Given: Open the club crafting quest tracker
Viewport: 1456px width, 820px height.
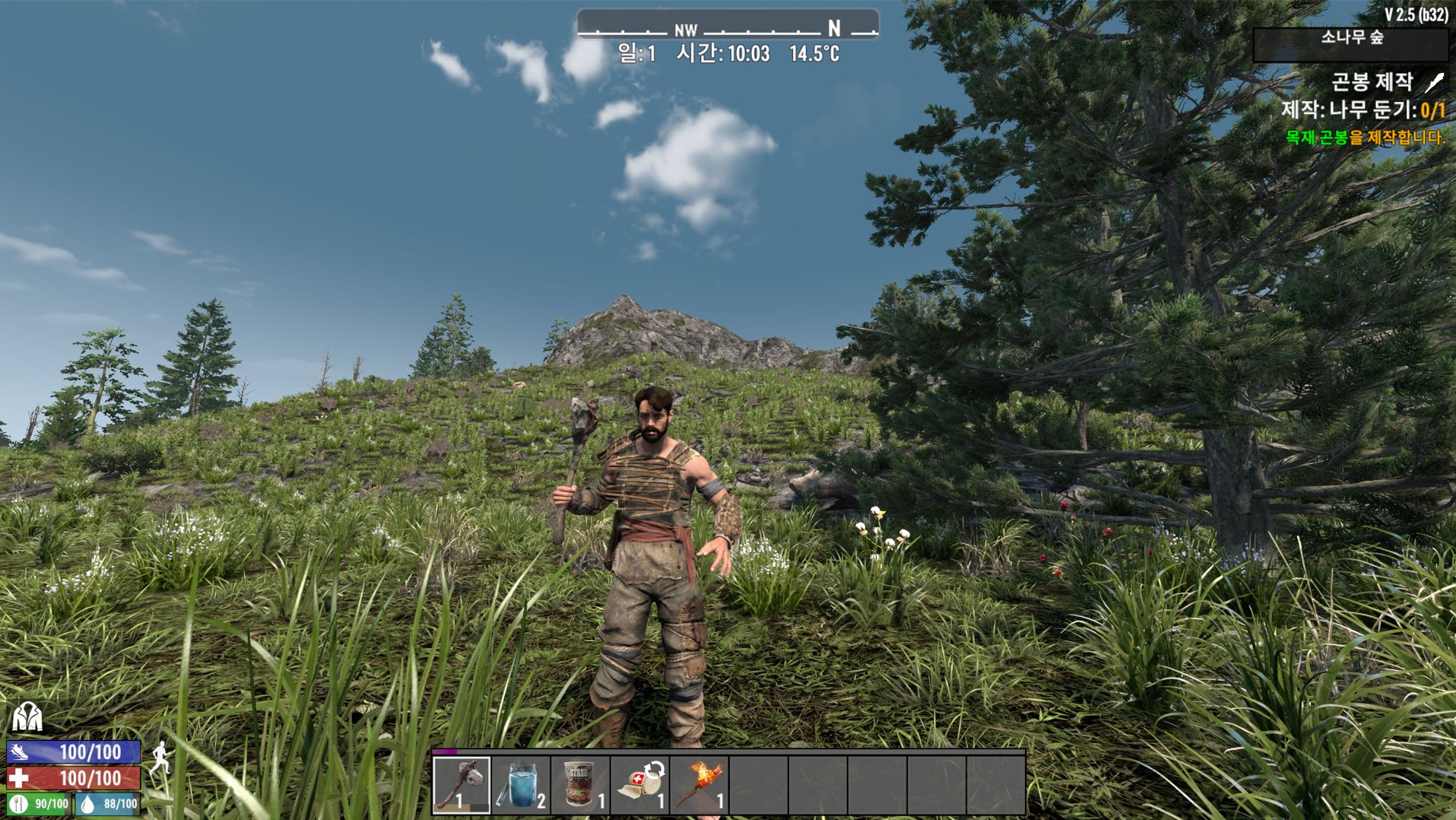Looking at the screenshot, I should pos(1372,82).
